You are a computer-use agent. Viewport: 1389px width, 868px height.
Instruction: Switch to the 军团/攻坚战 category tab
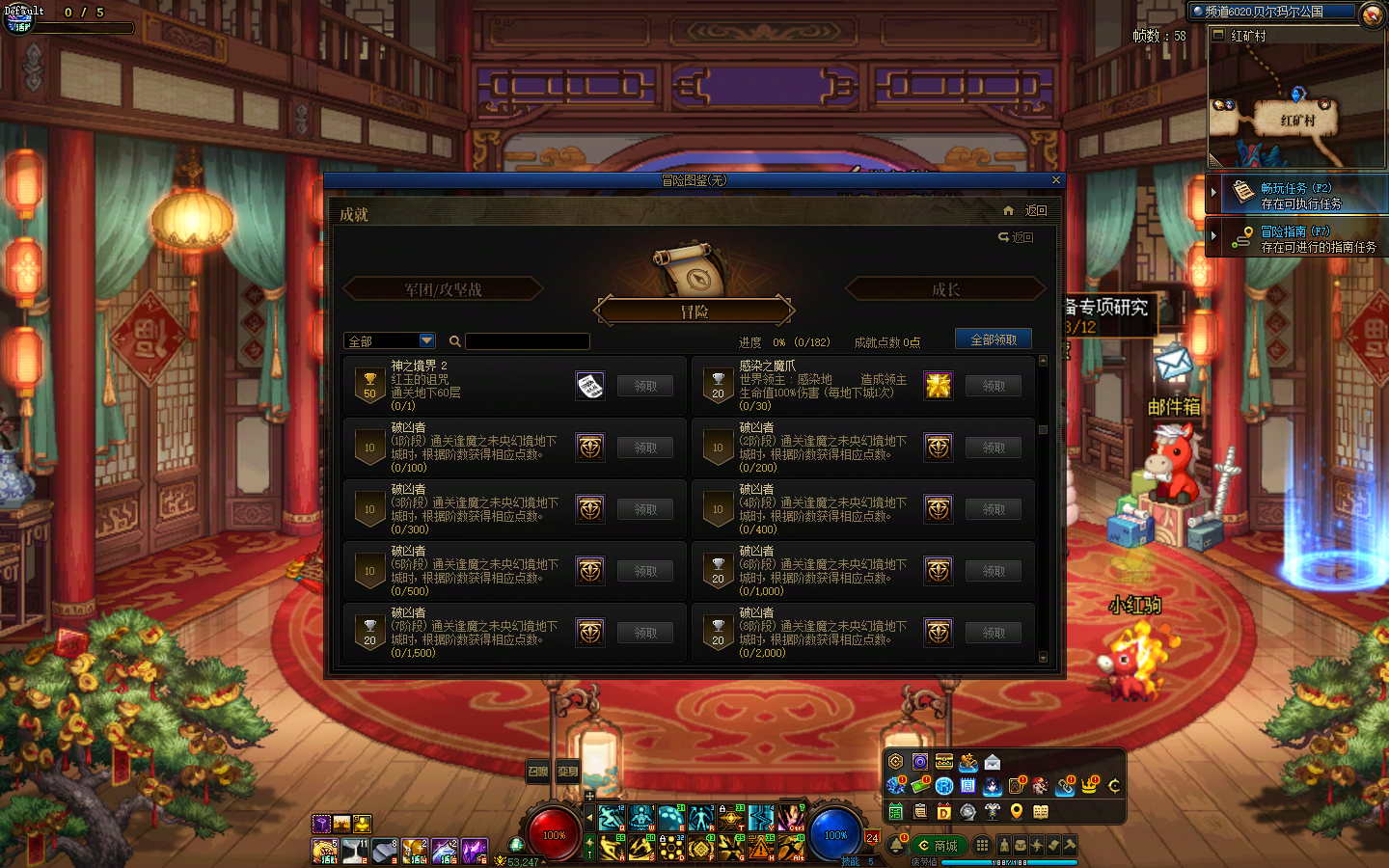[443, 289]
